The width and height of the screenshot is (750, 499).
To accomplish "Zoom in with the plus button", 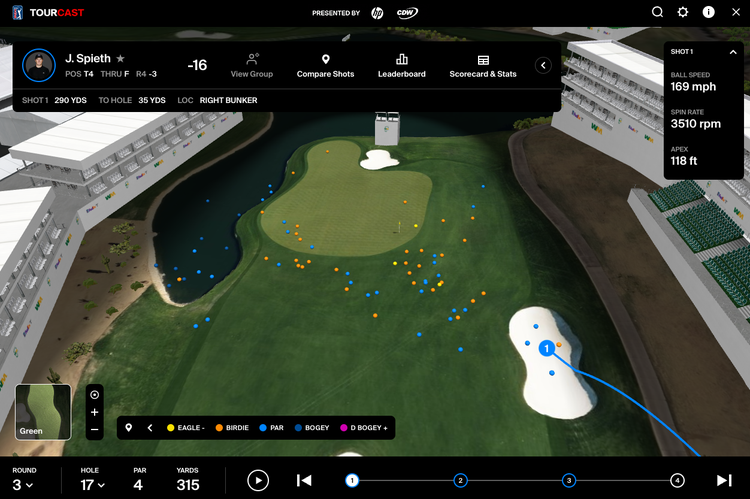I will click(x=94, y=412).
